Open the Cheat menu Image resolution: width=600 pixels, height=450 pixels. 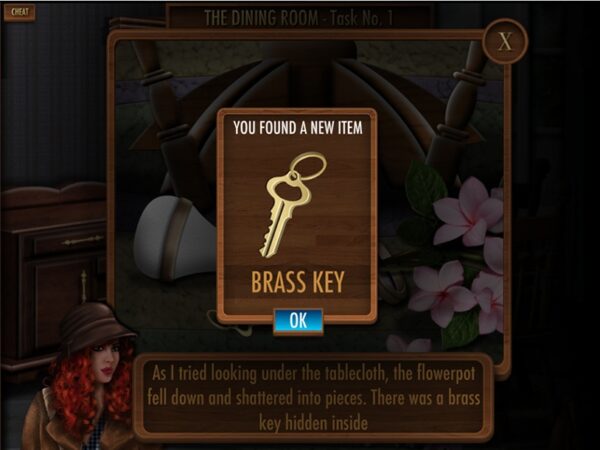tap(21, 13)
